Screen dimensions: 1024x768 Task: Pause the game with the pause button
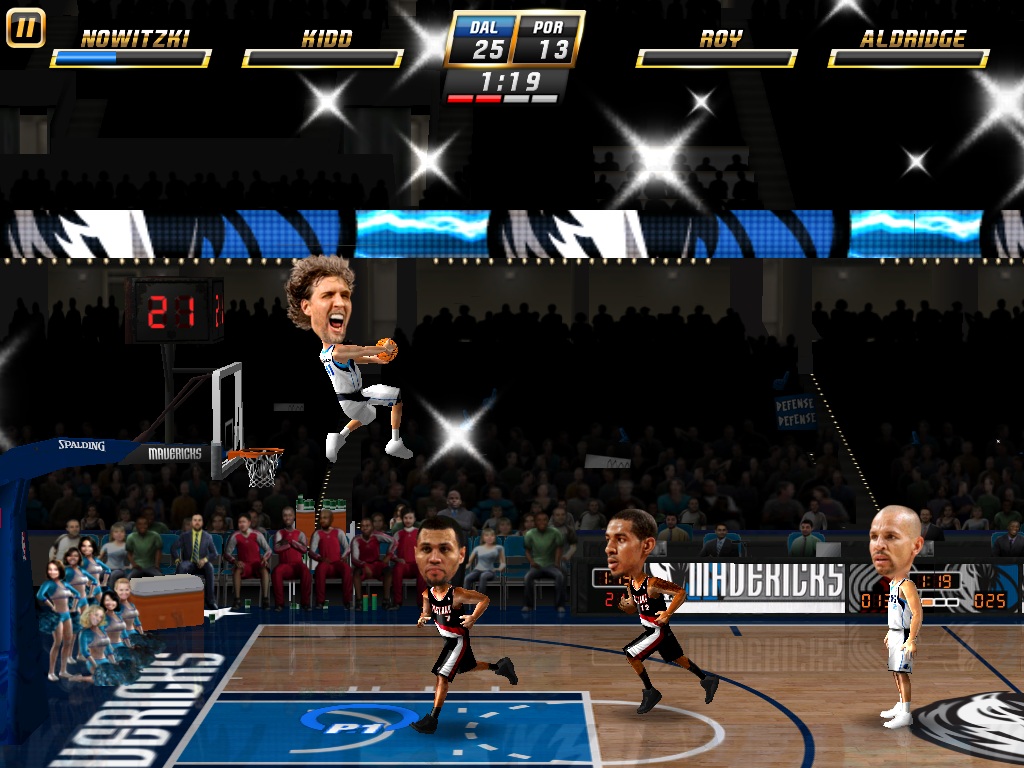pos(25,28)
